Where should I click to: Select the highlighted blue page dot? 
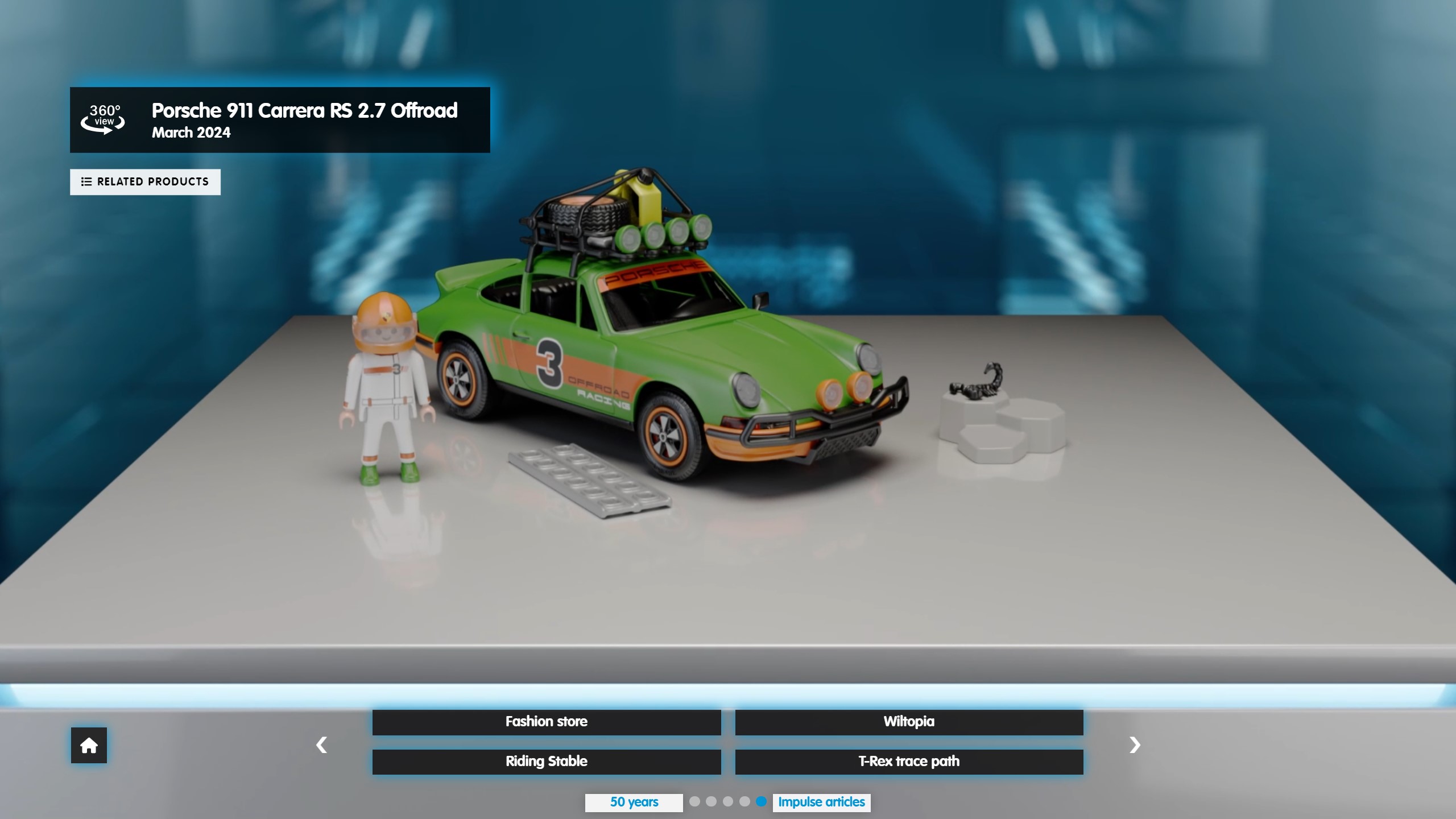(761, 801)
